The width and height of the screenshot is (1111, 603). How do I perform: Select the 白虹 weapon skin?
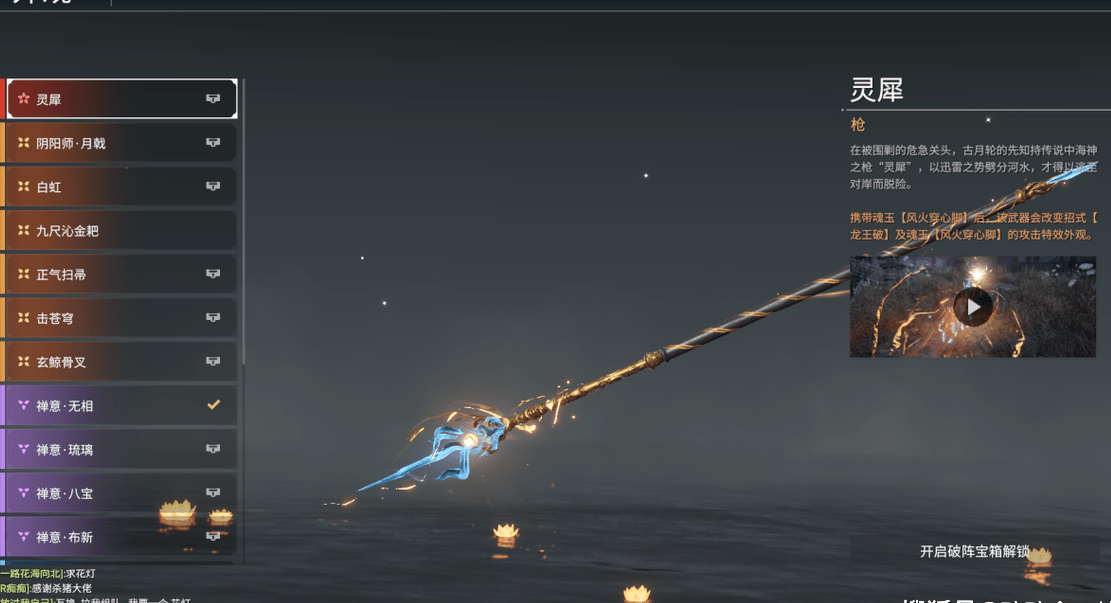(120, 187)
